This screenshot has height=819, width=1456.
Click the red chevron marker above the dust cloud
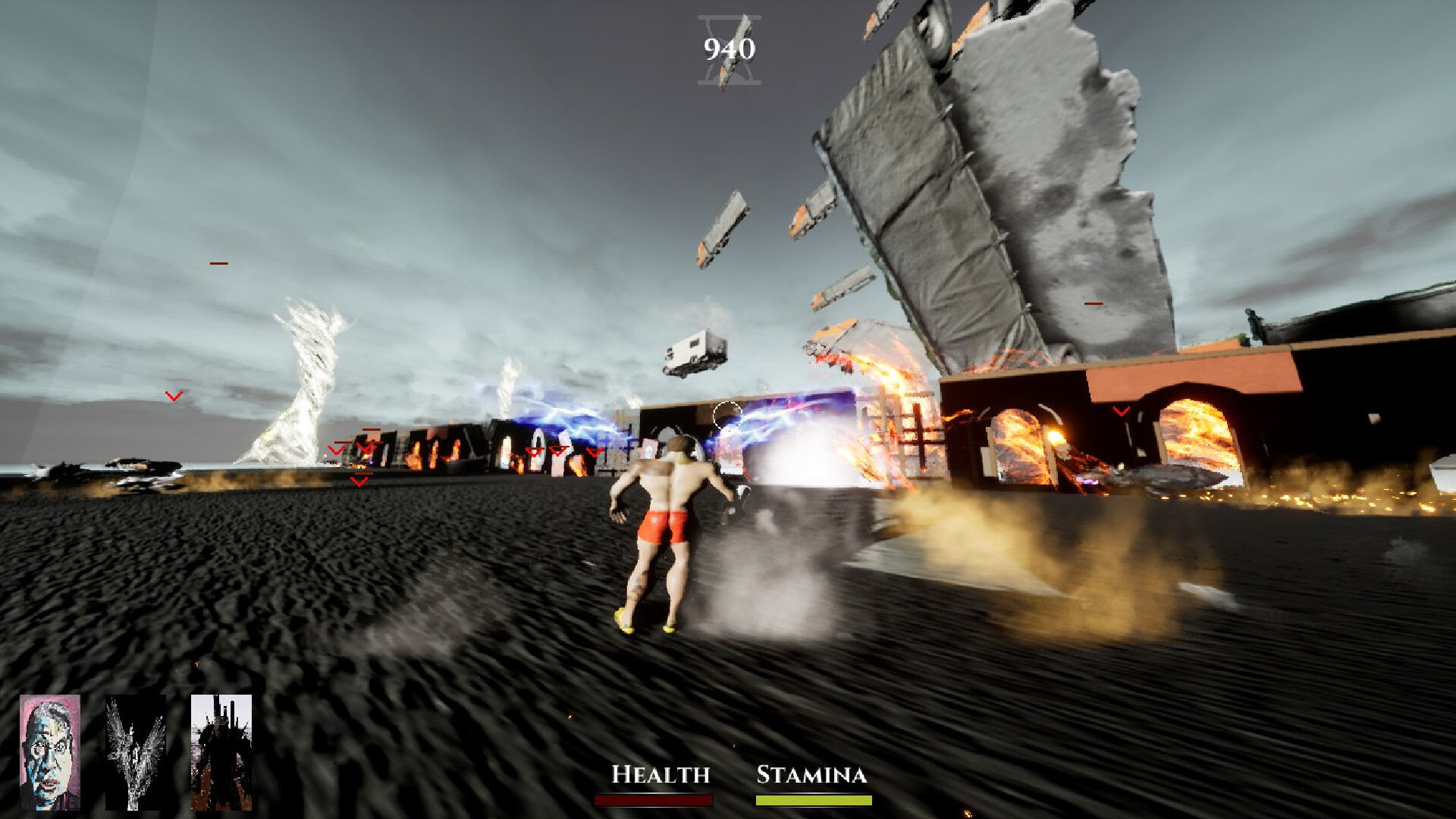click(357, 479)
